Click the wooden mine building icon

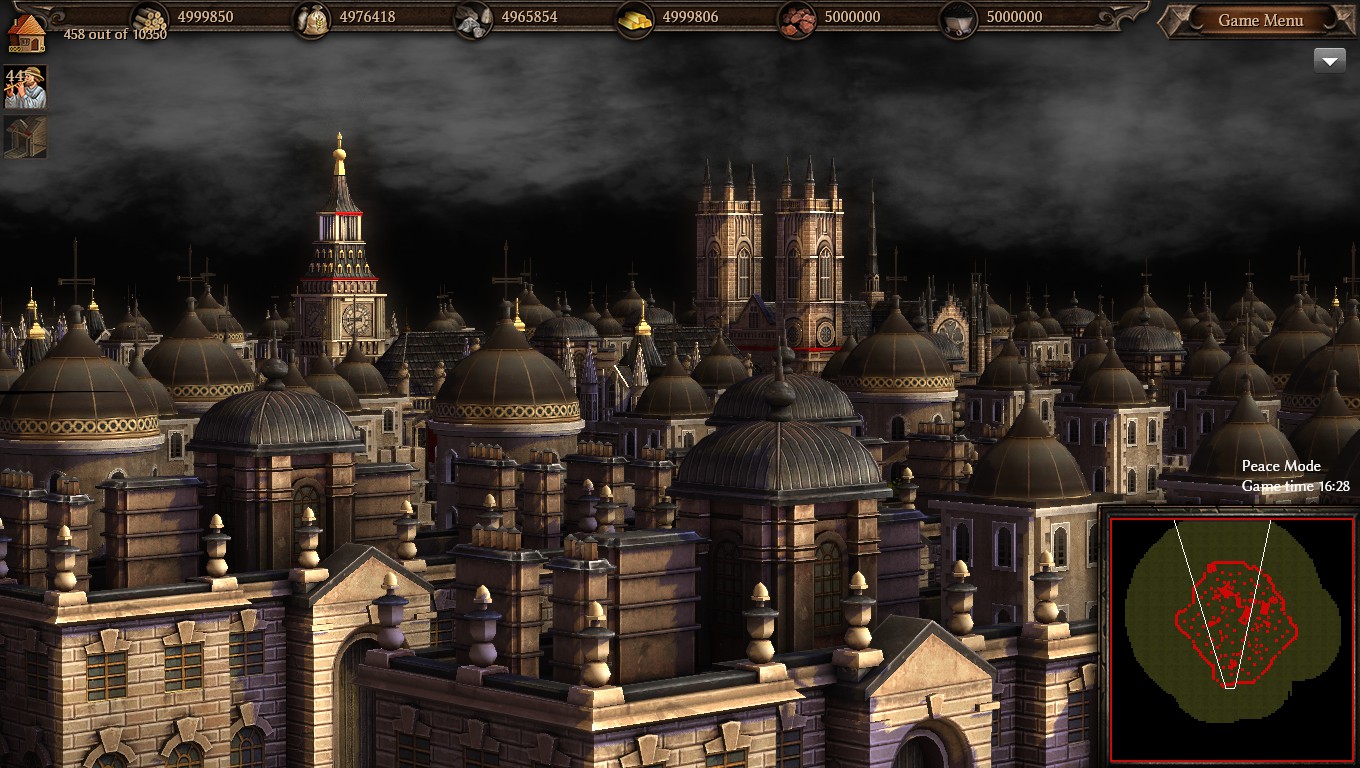click(x=25, y=138)
